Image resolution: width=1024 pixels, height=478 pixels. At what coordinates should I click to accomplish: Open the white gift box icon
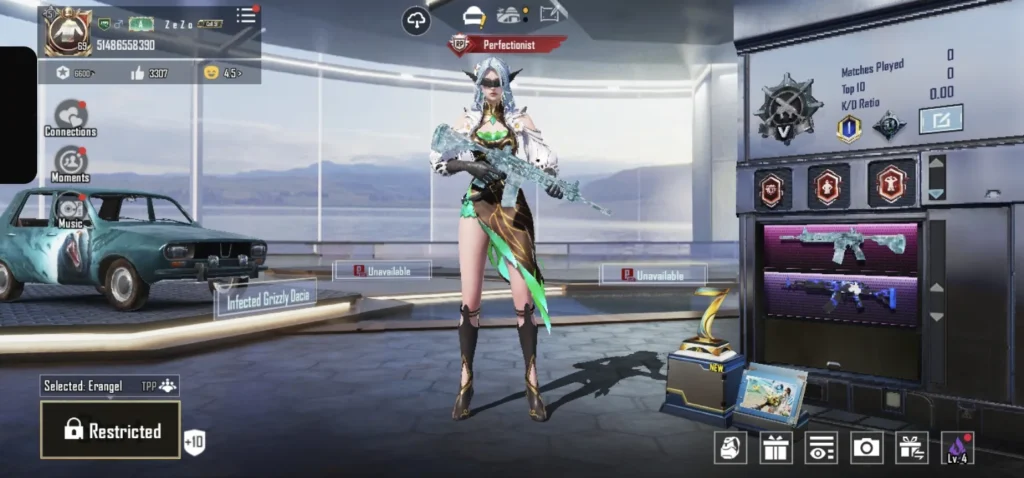click(776, 448)
